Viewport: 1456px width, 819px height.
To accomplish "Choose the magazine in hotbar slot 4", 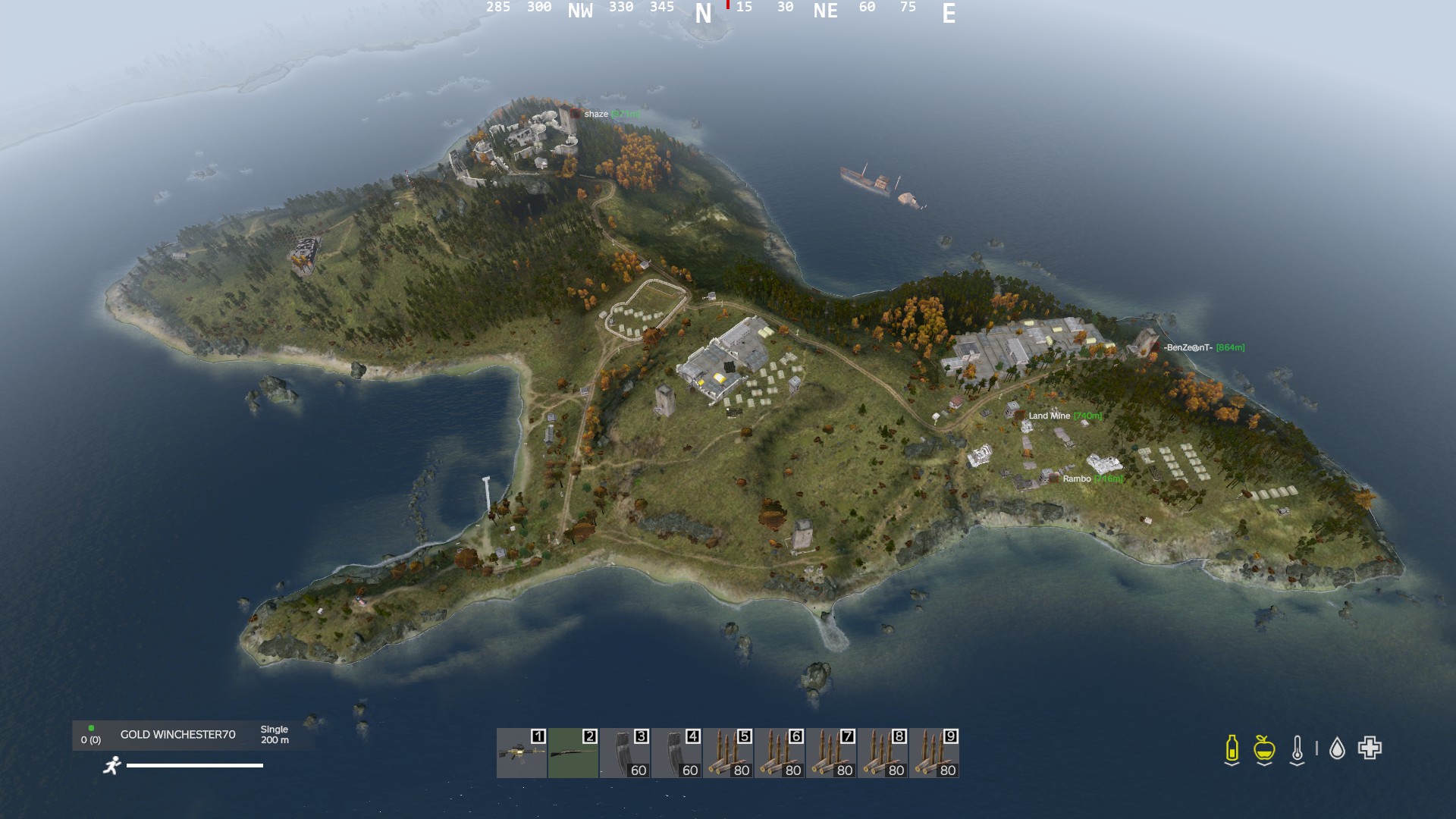I will [x=676, y=753].
